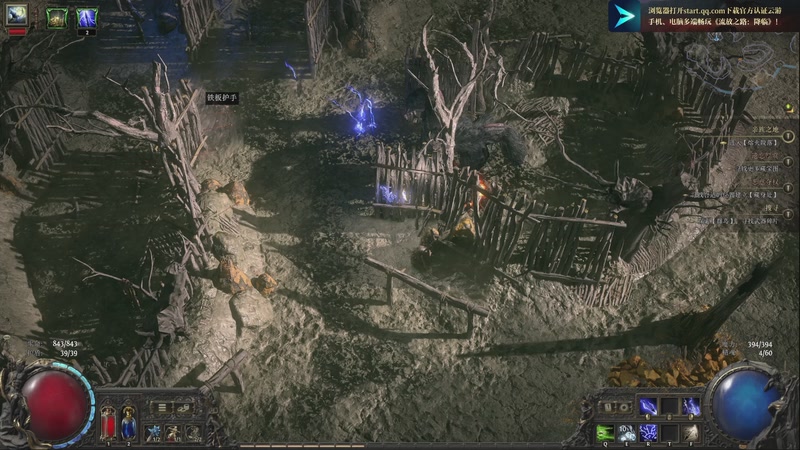Click the green buff icon at top left
The width and height of the screenshot is (800, 450).
[x=56, y=17]
